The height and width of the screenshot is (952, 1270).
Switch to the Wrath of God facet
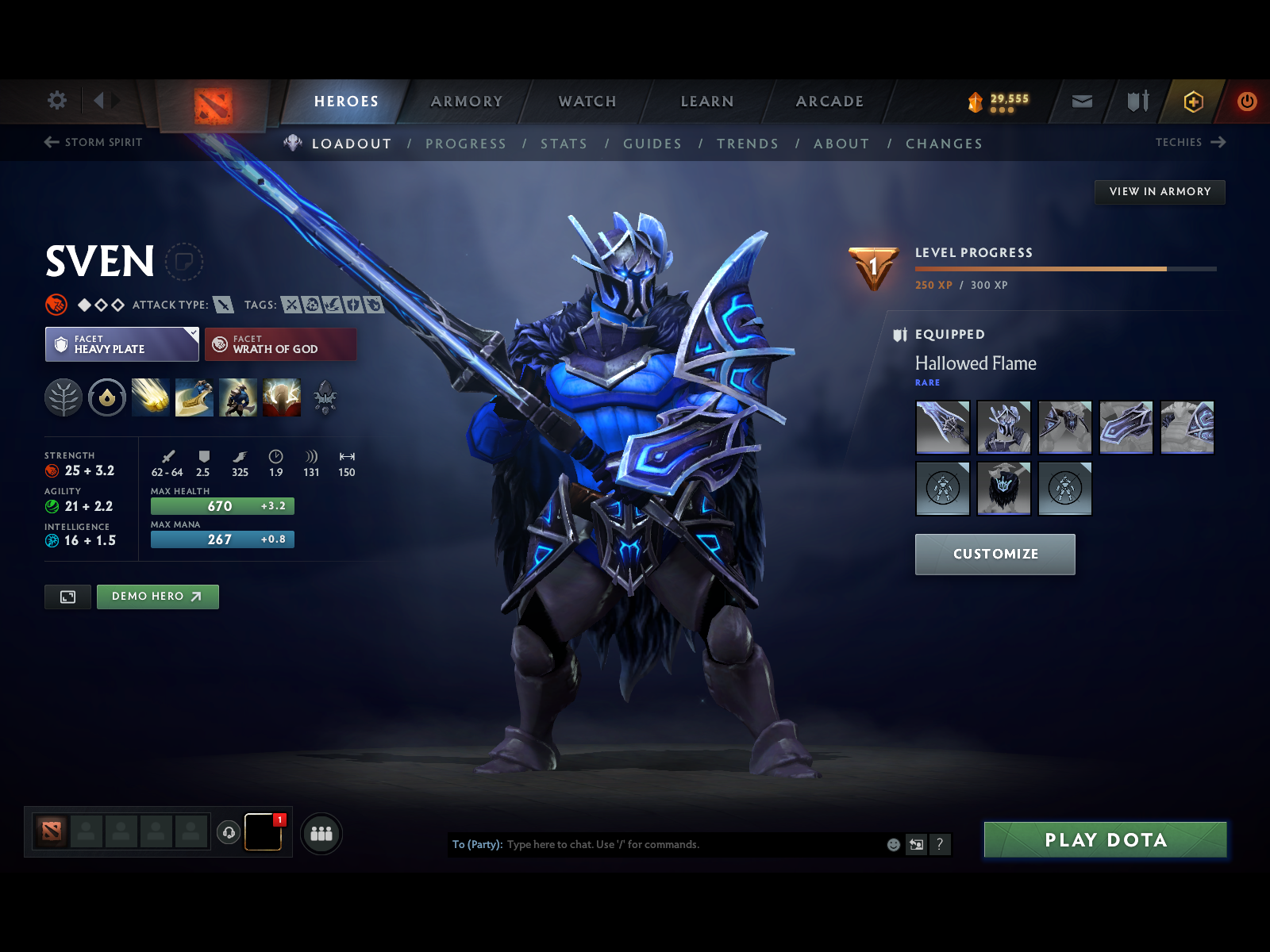(x=280, y=344)
